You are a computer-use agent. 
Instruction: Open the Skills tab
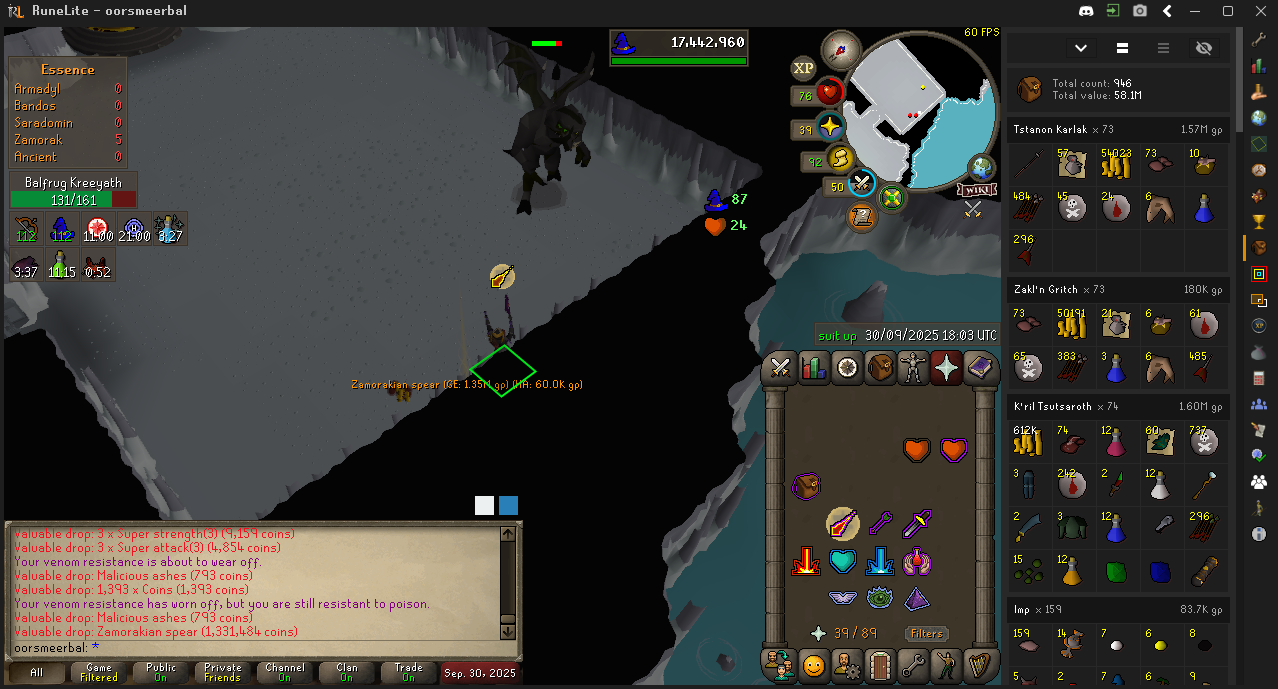pyautogui.click(x=814, y=369)
